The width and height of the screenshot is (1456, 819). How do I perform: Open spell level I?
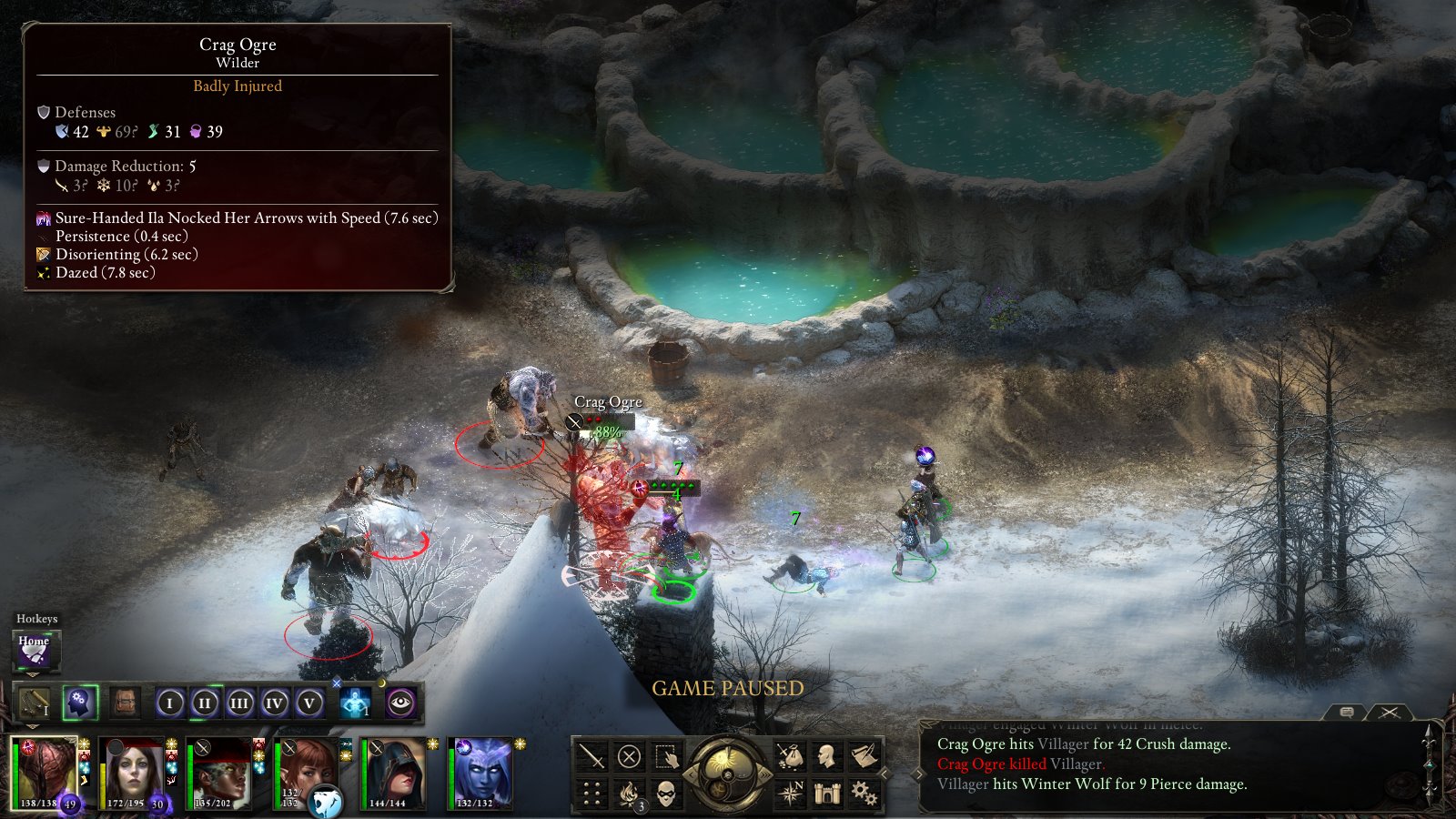[x=169, y=703]
